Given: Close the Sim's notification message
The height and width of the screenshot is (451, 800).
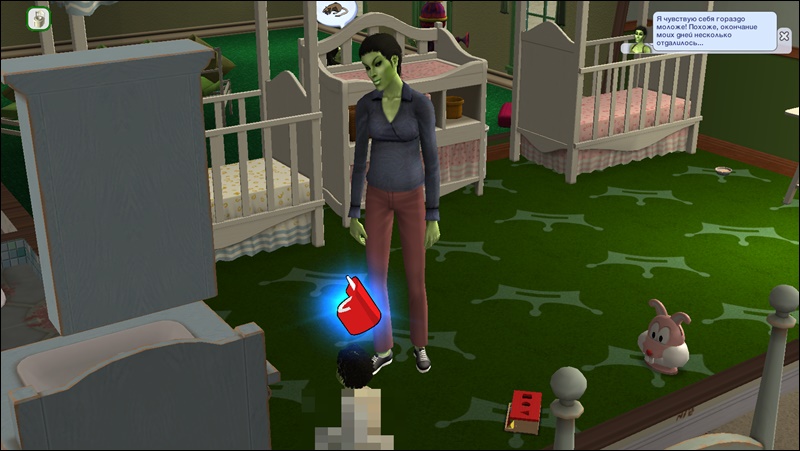Looking at the screenshot, I should click(x=785, y=36).
